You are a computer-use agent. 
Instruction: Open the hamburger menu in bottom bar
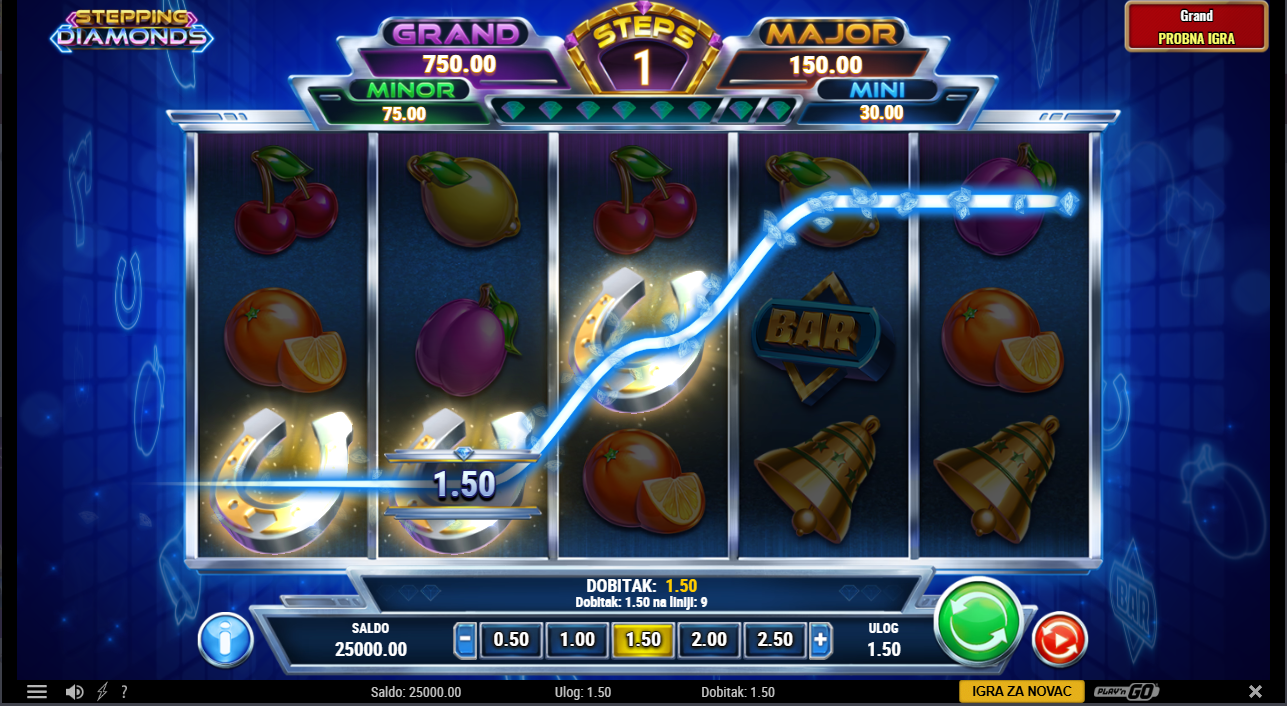pyautogui.click(x=37, y=692)
